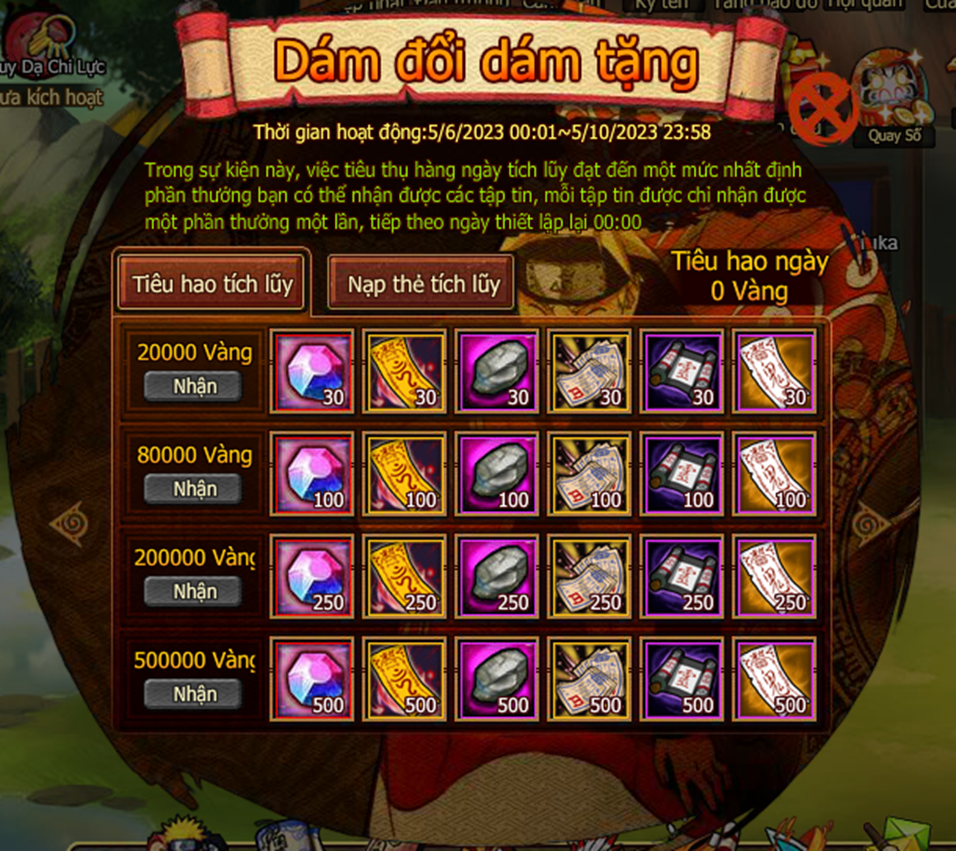Click Nhận for the 500000 Vàng tier
This screenshot has width=956, height=851.
click(194, 693)
